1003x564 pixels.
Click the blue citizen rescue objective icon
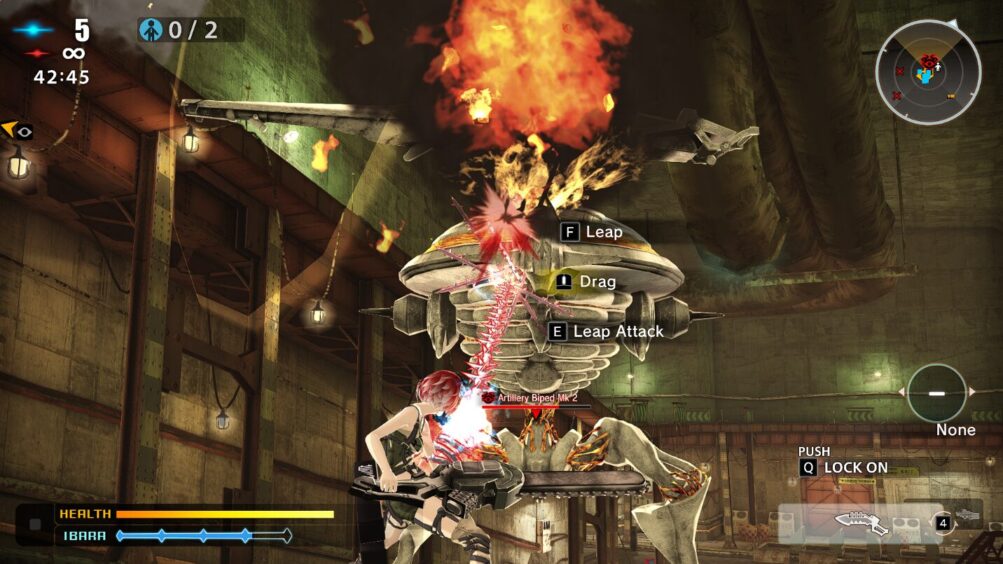coord(152,30)
